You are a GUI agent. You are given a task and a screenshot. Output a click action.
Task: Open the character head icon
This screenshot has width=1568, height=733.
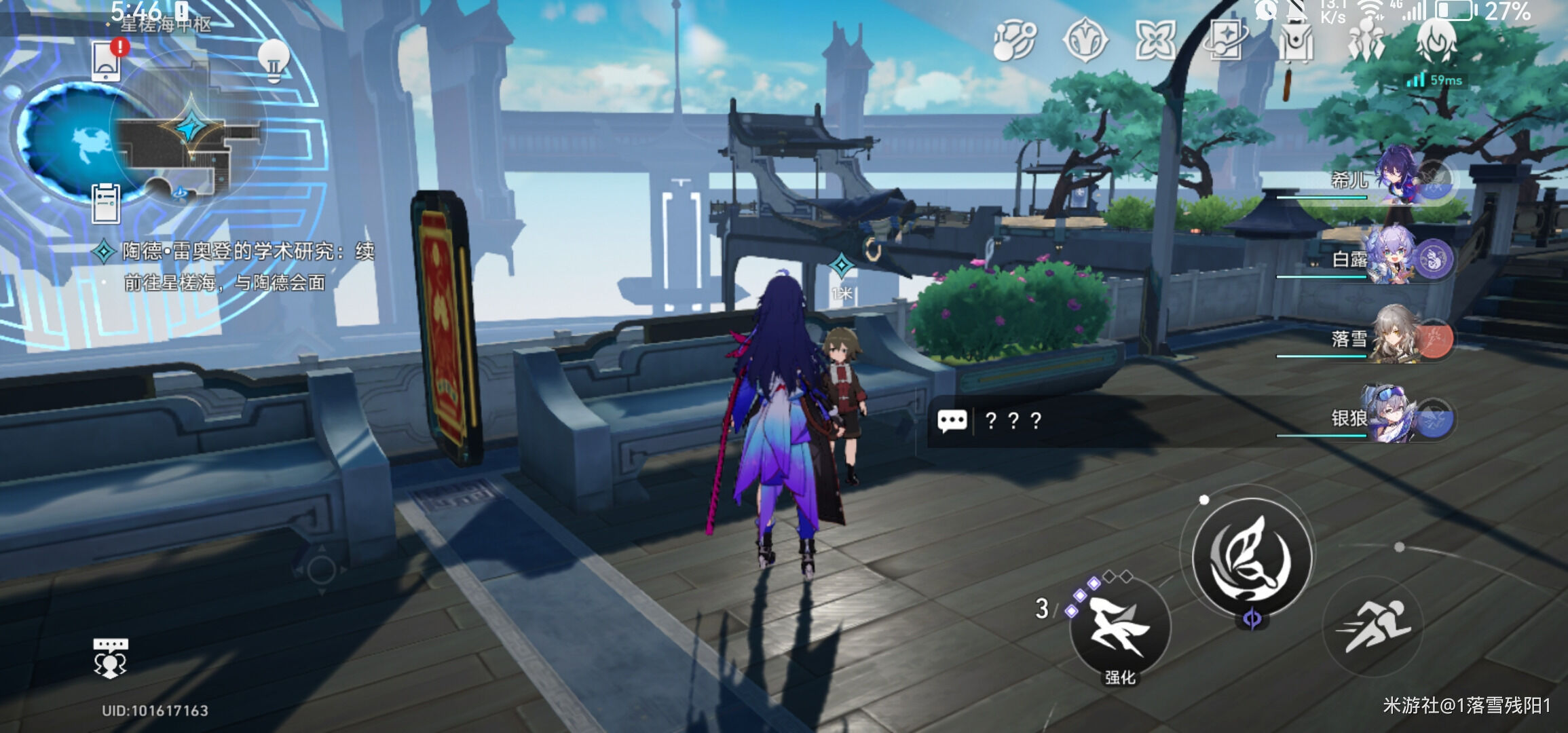point(1436,39)
